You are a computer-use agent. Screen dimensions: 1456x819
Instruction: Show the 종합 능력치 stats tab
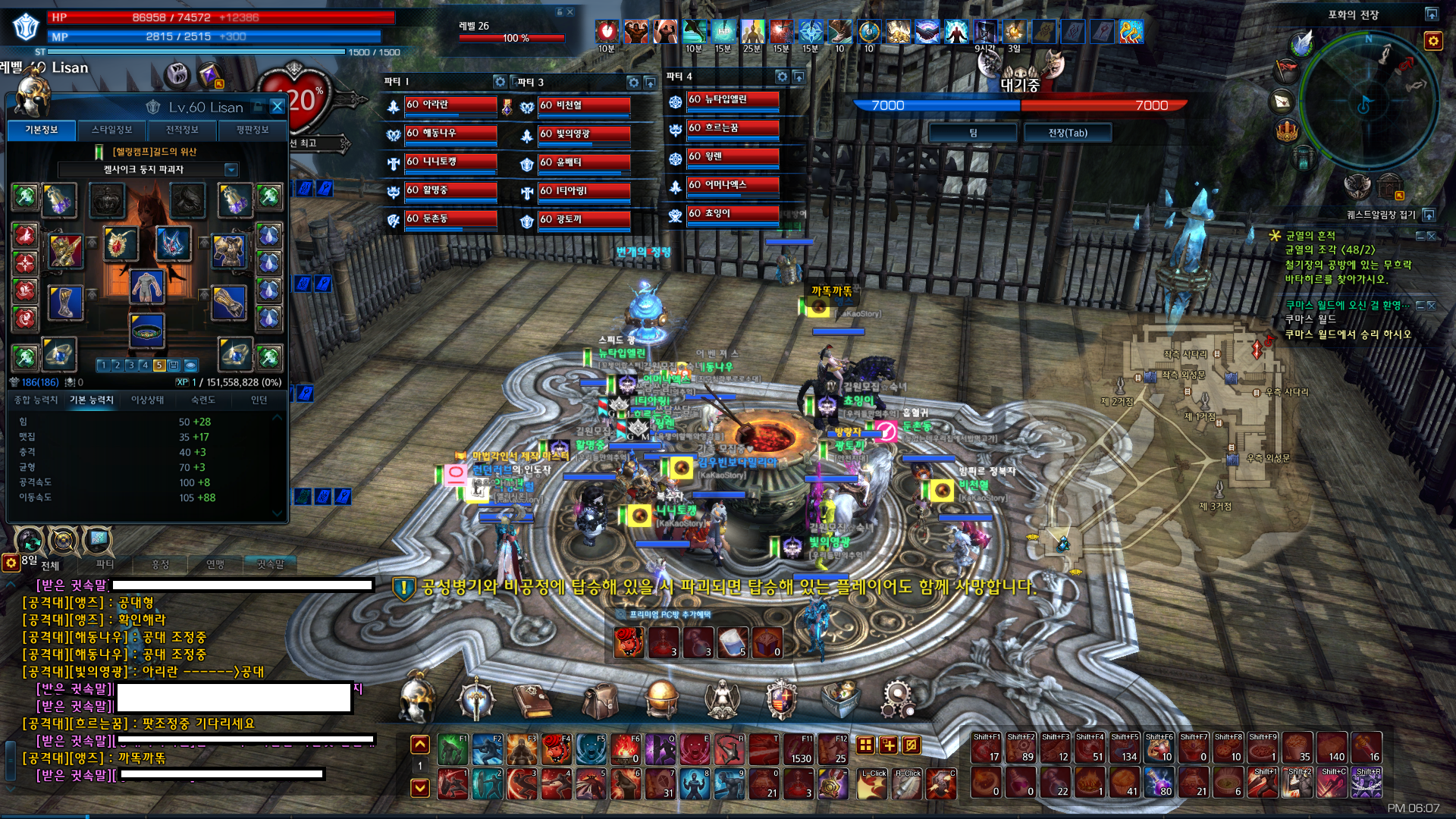click(36, 400)
